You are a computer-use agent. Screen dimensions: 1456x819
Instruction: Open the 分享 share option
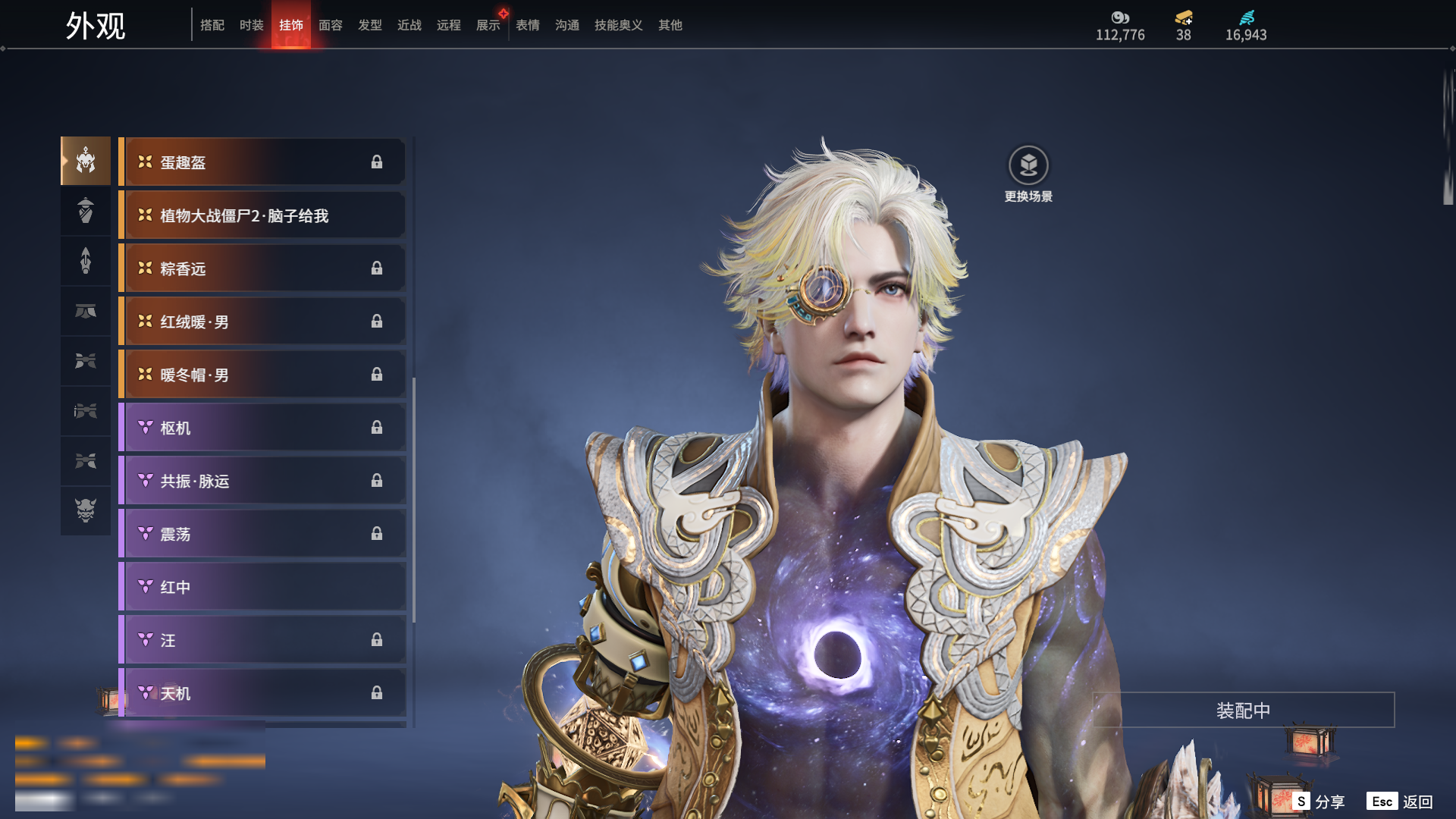pos(1319,802)
